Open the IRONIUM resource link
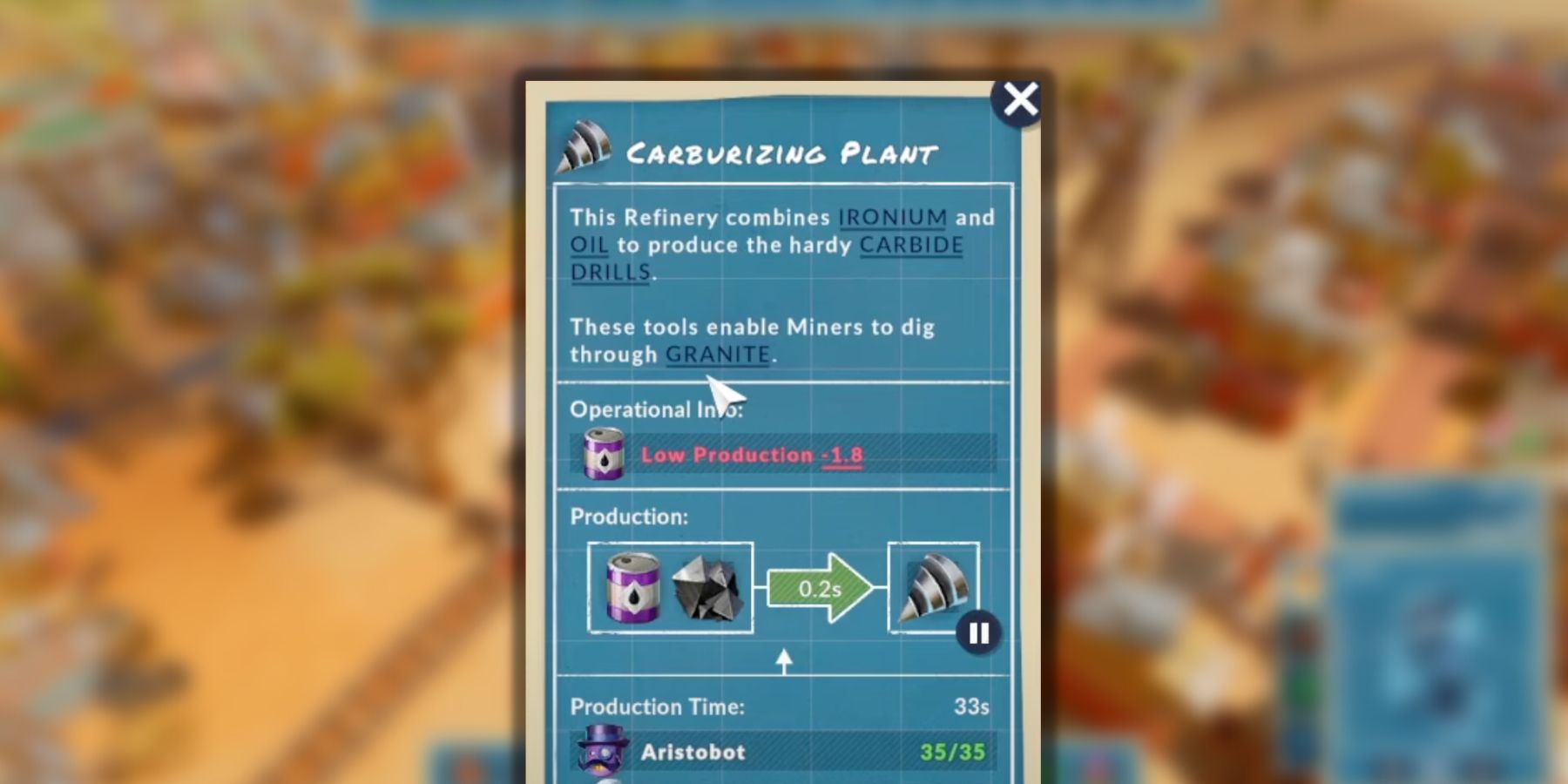 click(890, 218)
